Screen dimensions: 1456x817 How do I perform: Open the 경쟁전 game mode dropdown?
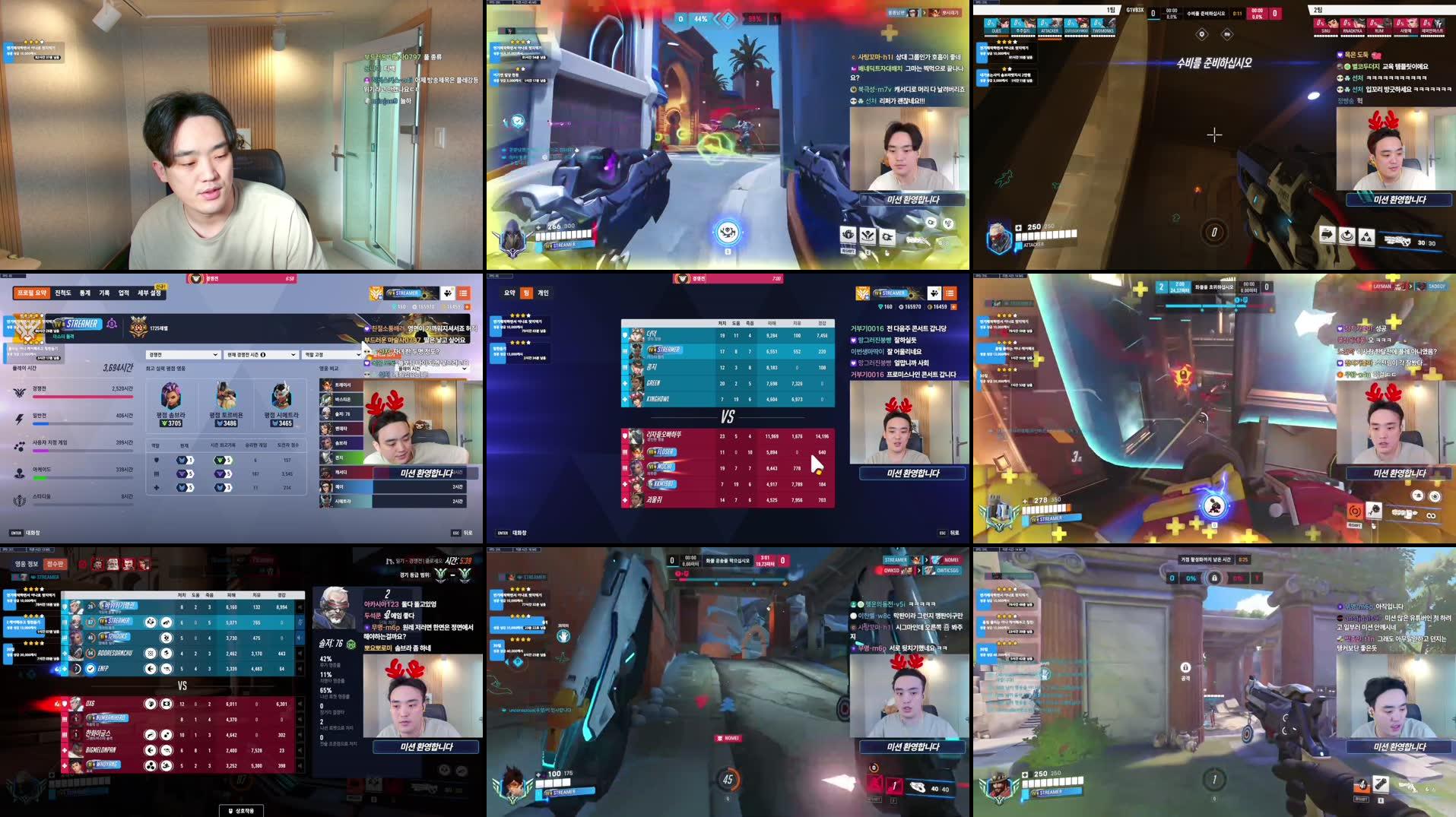tap(182, 355)
